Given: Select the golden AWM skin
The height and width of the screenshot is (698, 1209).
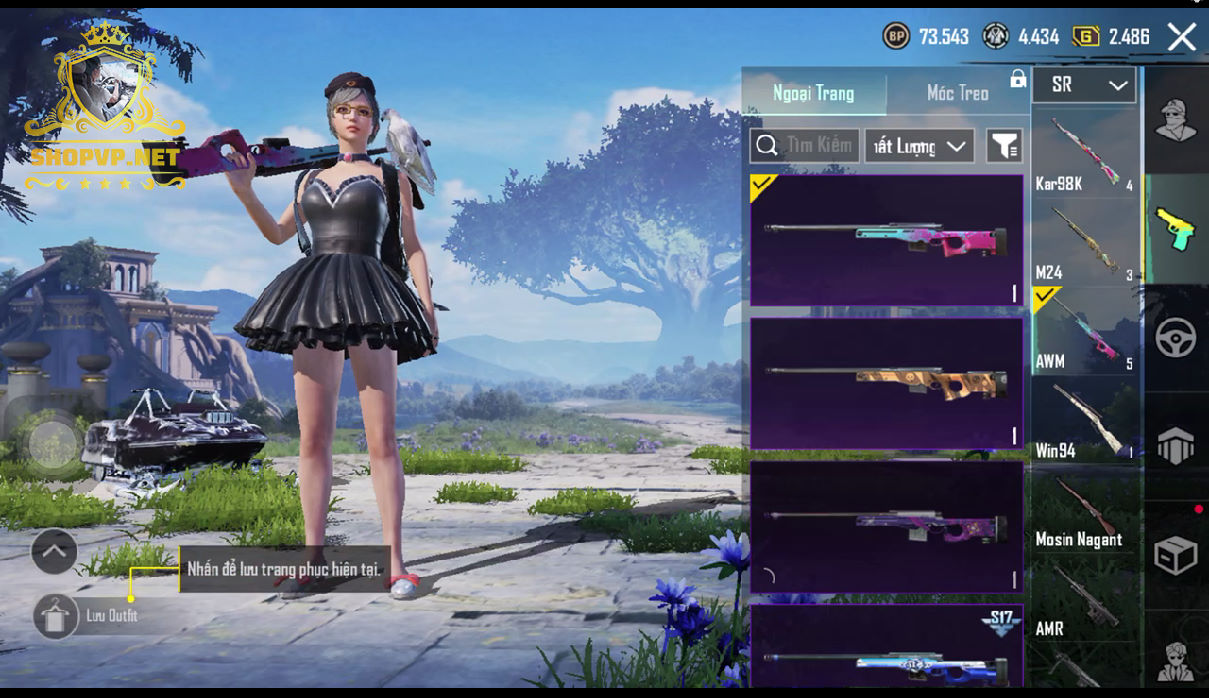Looking at the screenshot, I should [886, 383].
